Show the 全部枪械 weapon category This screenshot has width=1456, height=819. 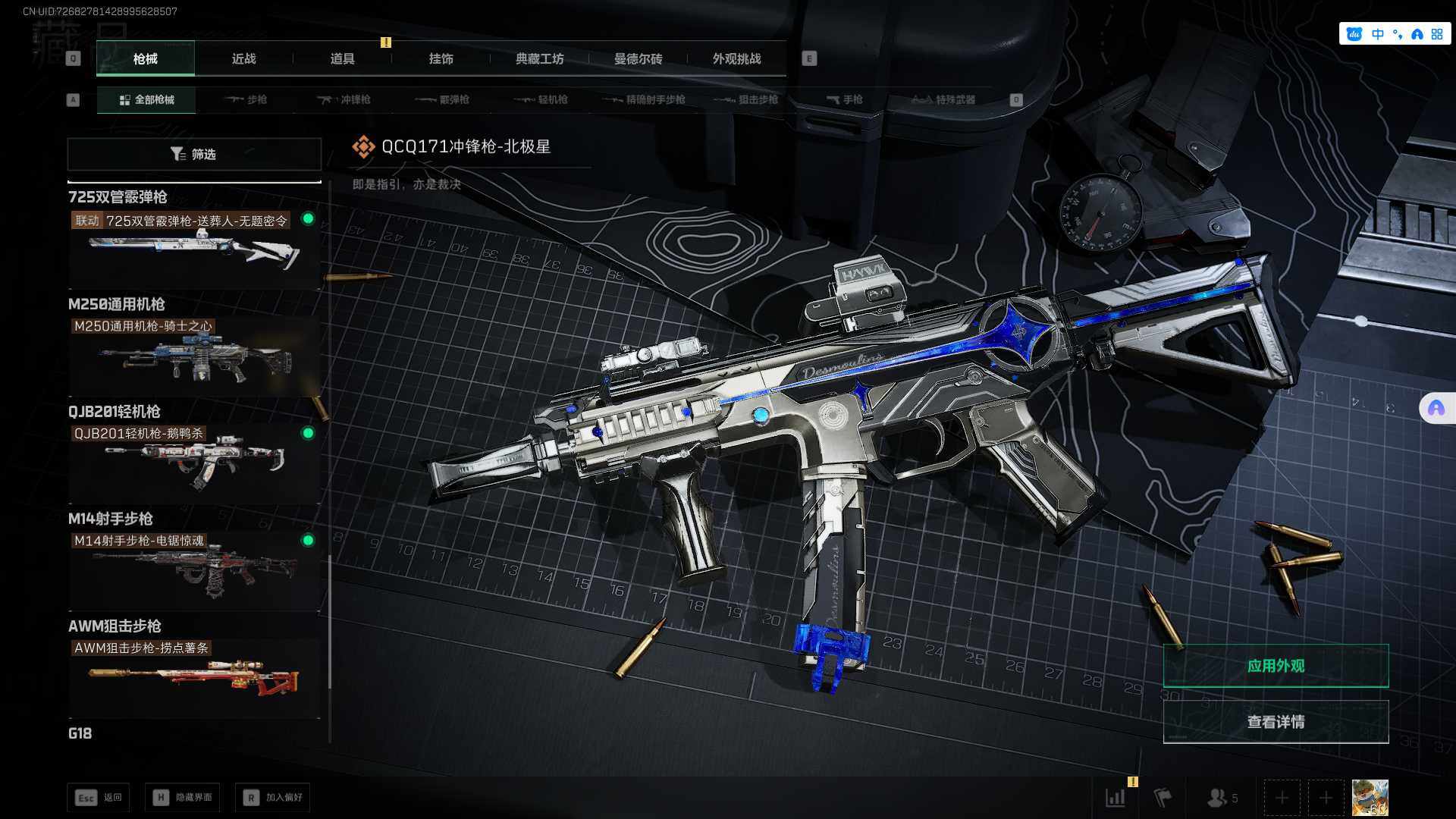tap(146, 99)
